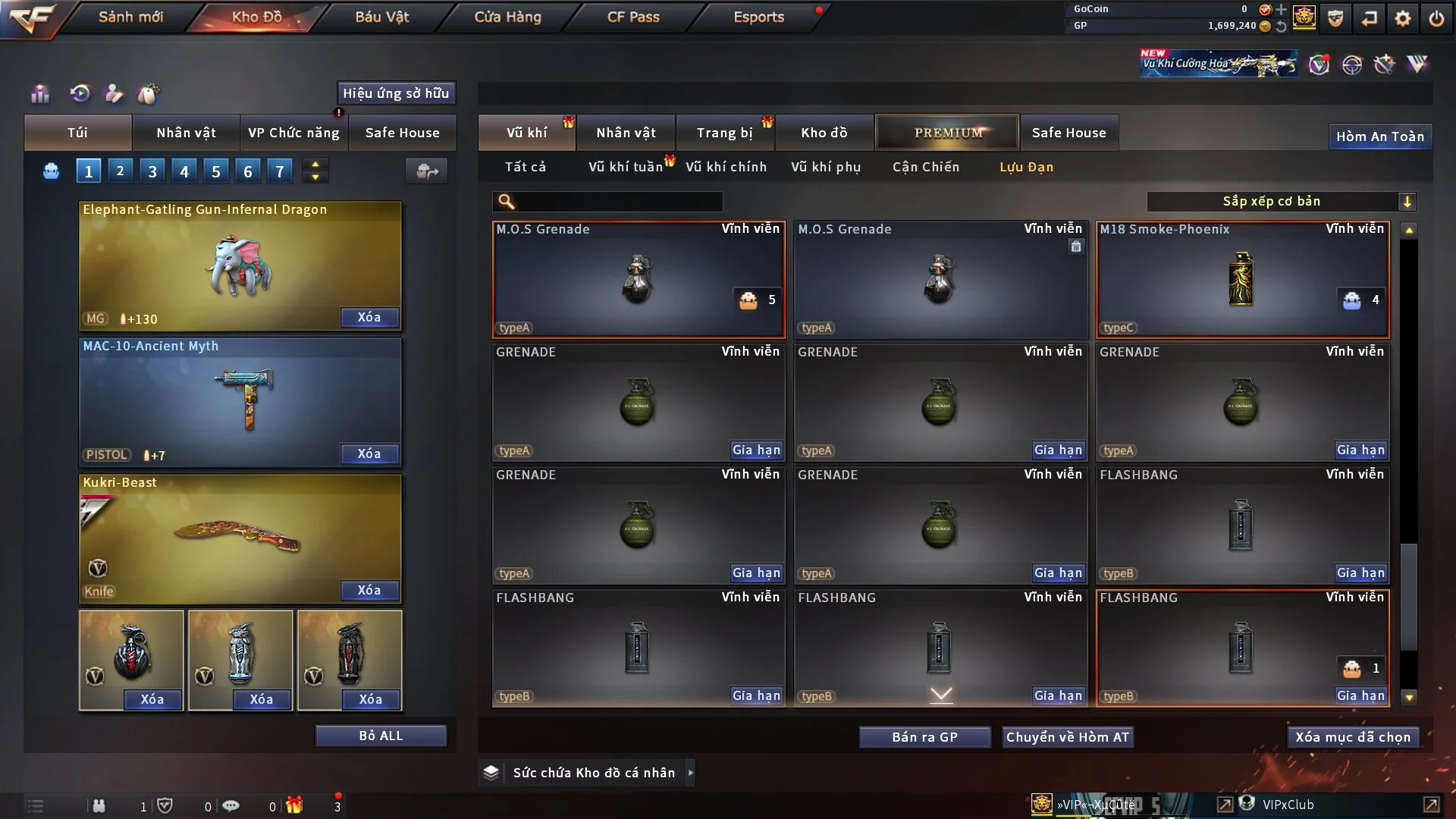Click Xóa mục đã chọn button
Image resolution: width=1456 pixels, height=819 pixels.
[x=1352, y=737]
